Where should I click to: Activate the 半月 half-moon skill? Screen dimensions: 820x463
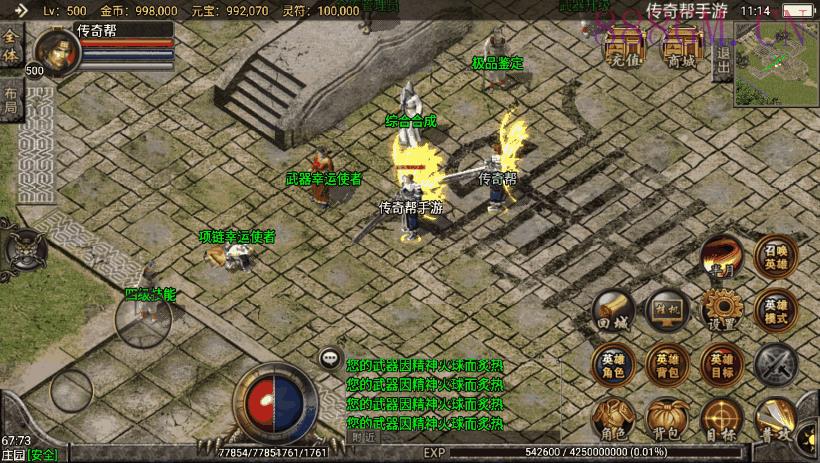click(721, 258)
